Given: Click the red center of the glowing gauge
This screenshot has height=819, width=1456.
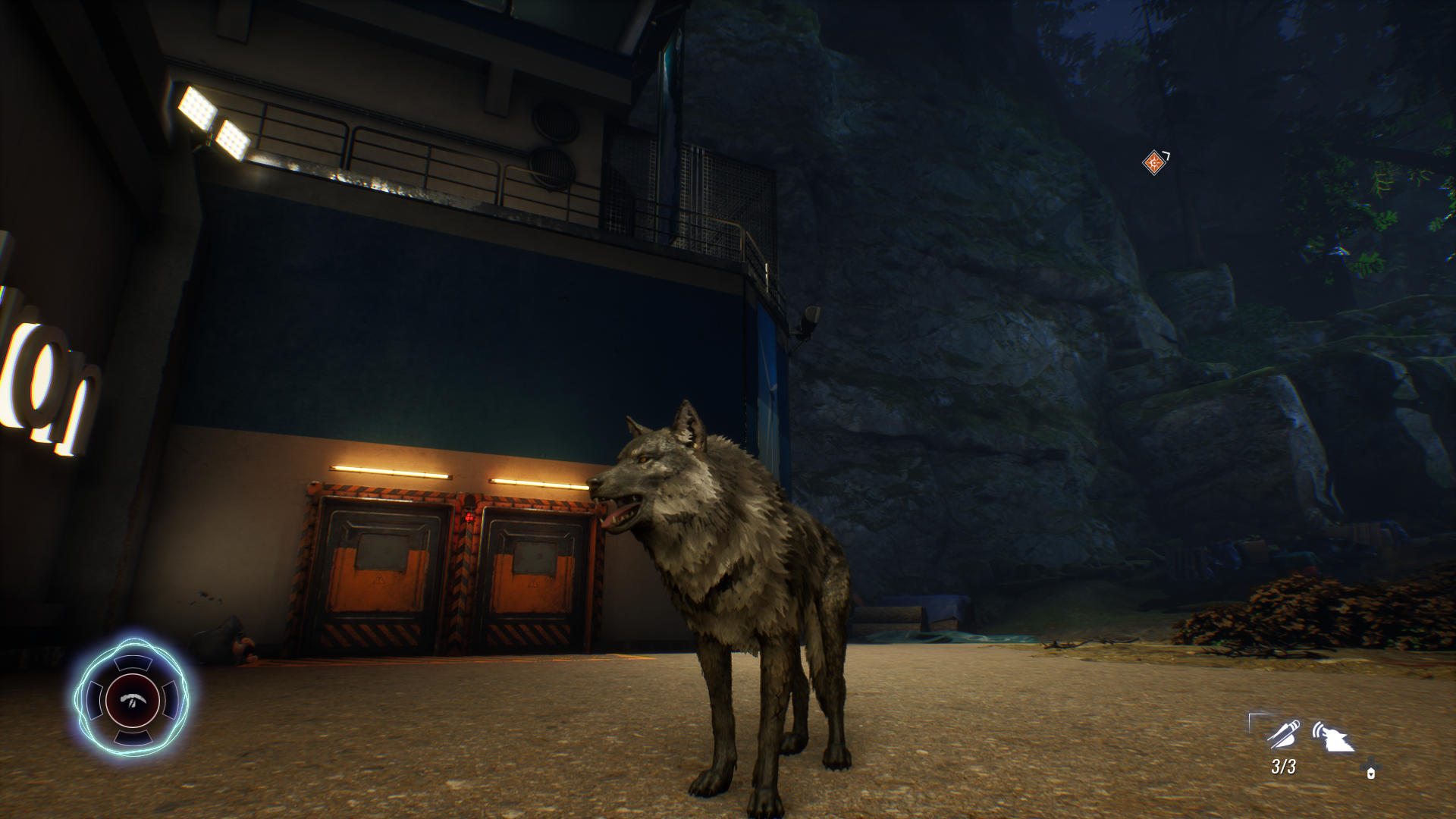Looking at the screenshot, I should [133, 700].
